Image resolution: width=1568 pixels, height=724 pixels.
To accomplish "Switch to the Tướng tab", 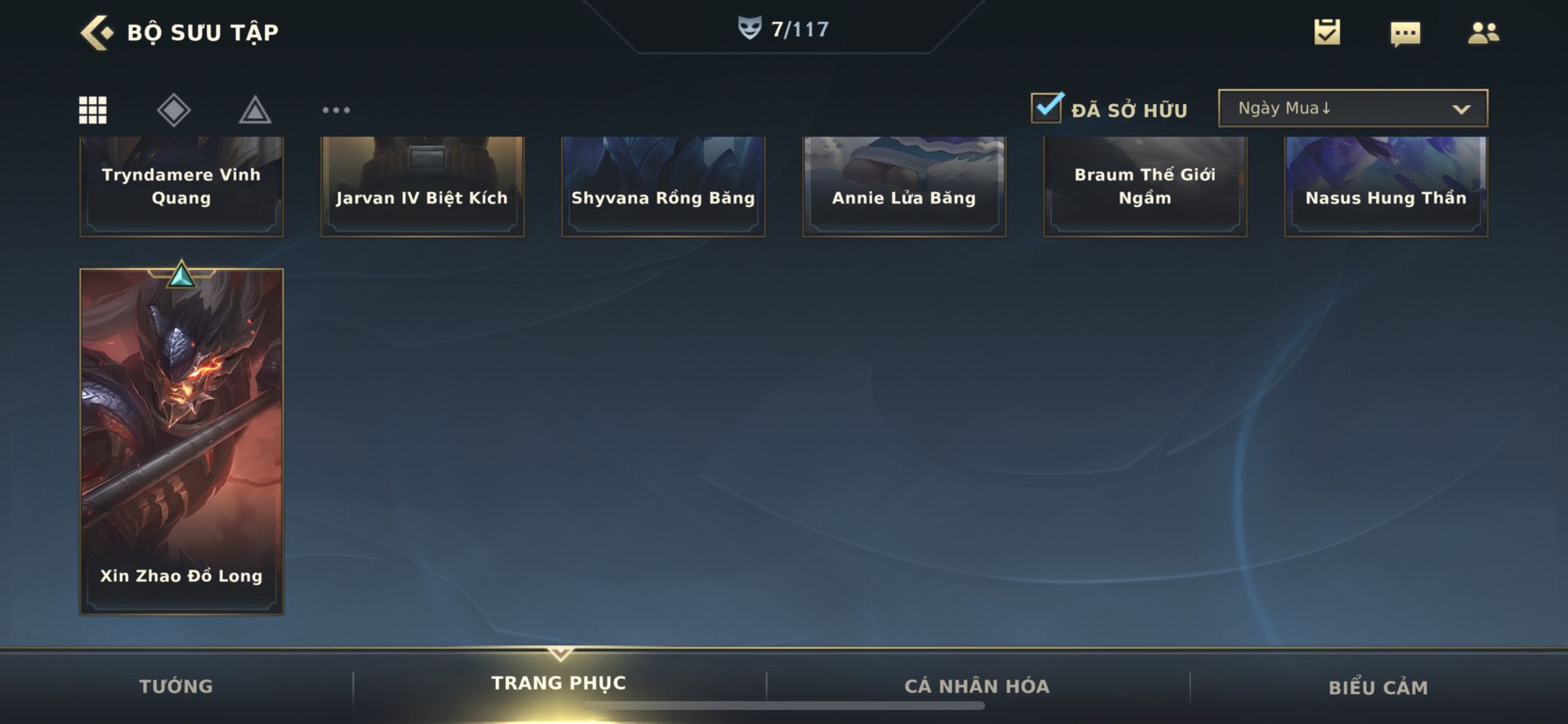I will (176, 686).
